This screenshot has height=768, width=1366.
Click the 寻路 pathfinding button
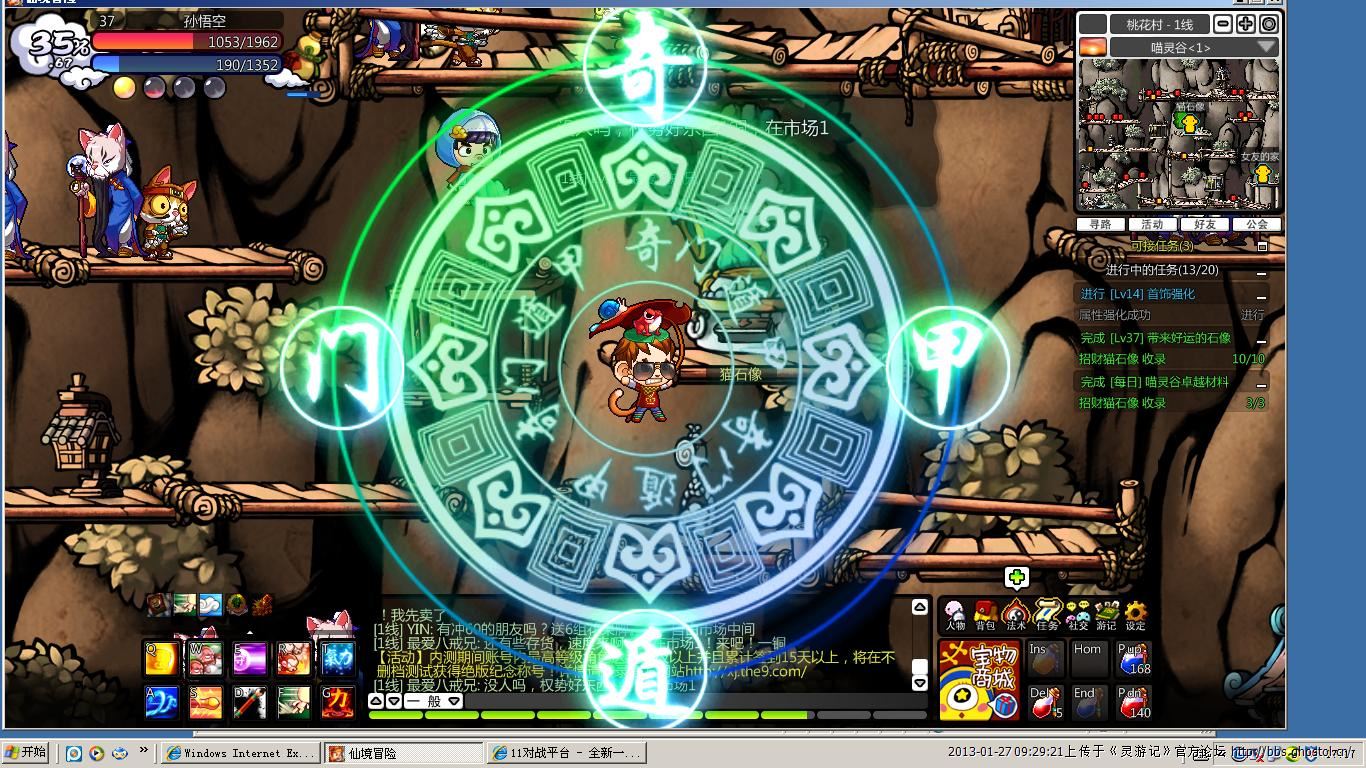(1100, 224)
